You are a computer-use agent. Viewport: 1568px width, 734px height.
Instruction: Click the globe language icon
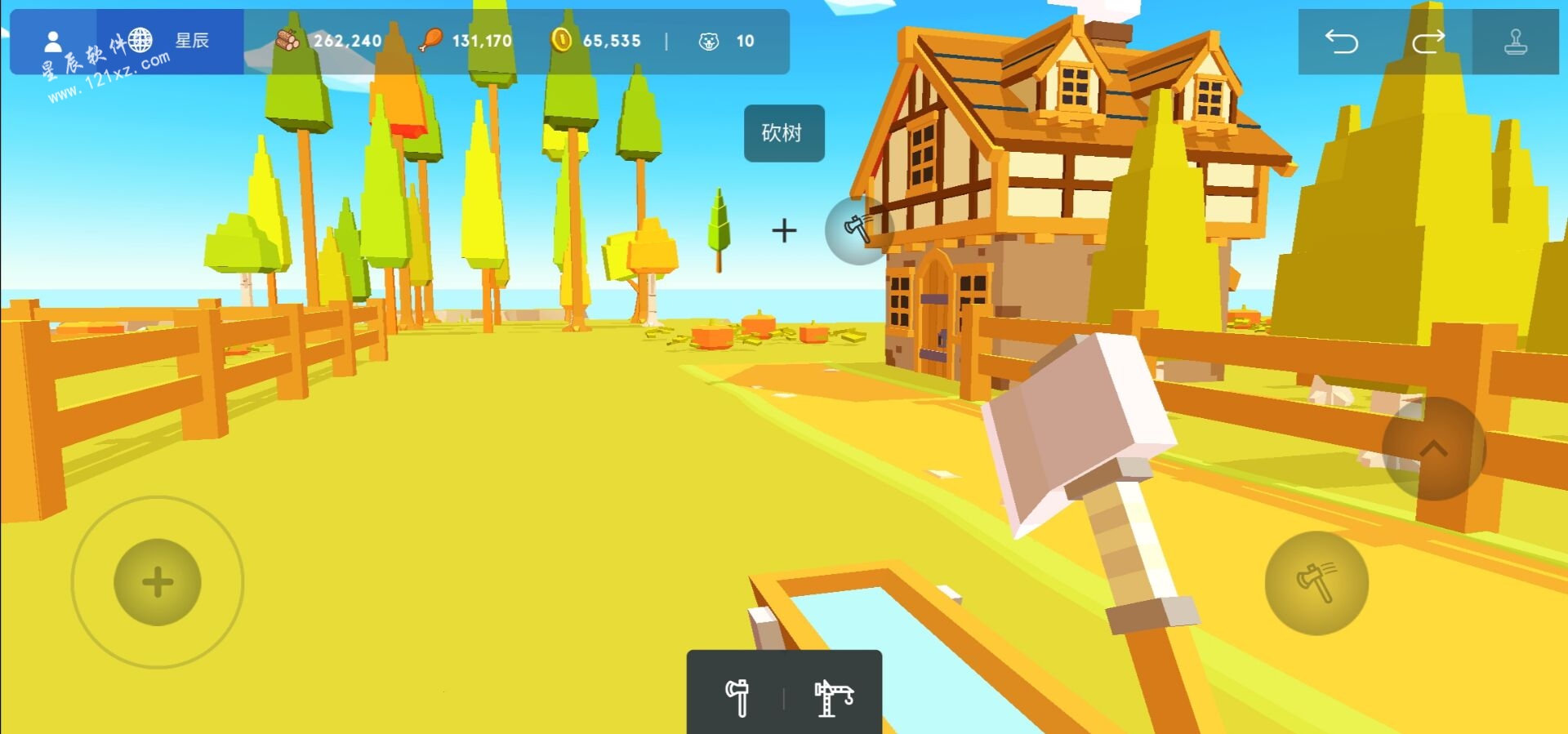click(140, 39)
